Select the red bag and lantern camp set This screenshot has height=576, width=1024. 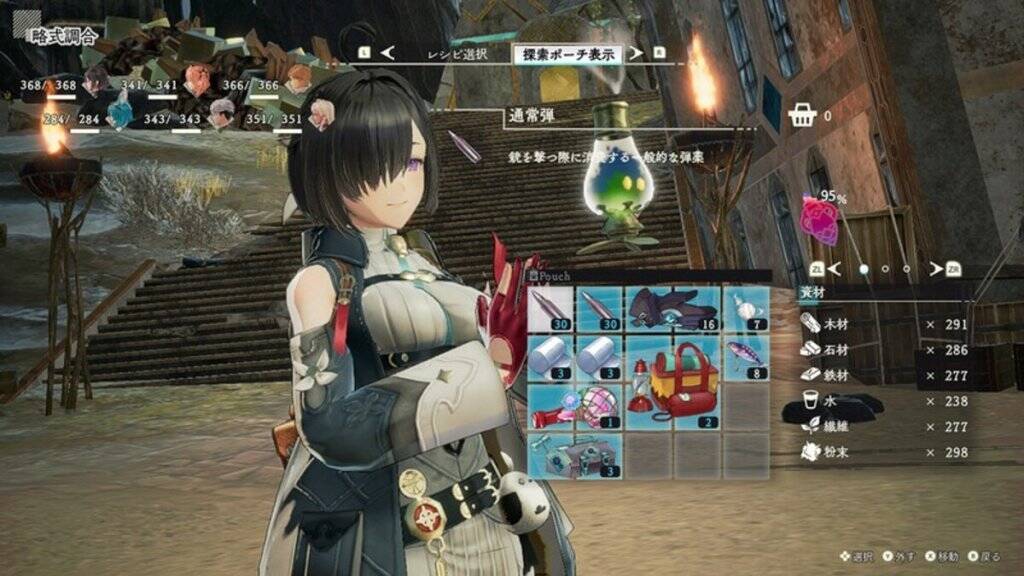[673, 381]
